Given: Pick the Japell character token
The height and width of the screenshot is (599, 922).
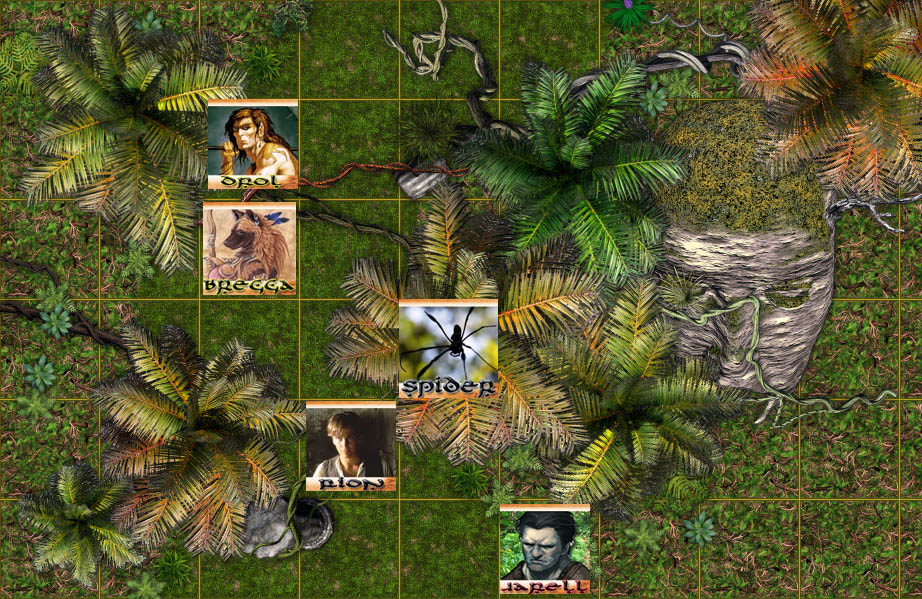Looking at the screenshot, I should click(x=545, y=548).
